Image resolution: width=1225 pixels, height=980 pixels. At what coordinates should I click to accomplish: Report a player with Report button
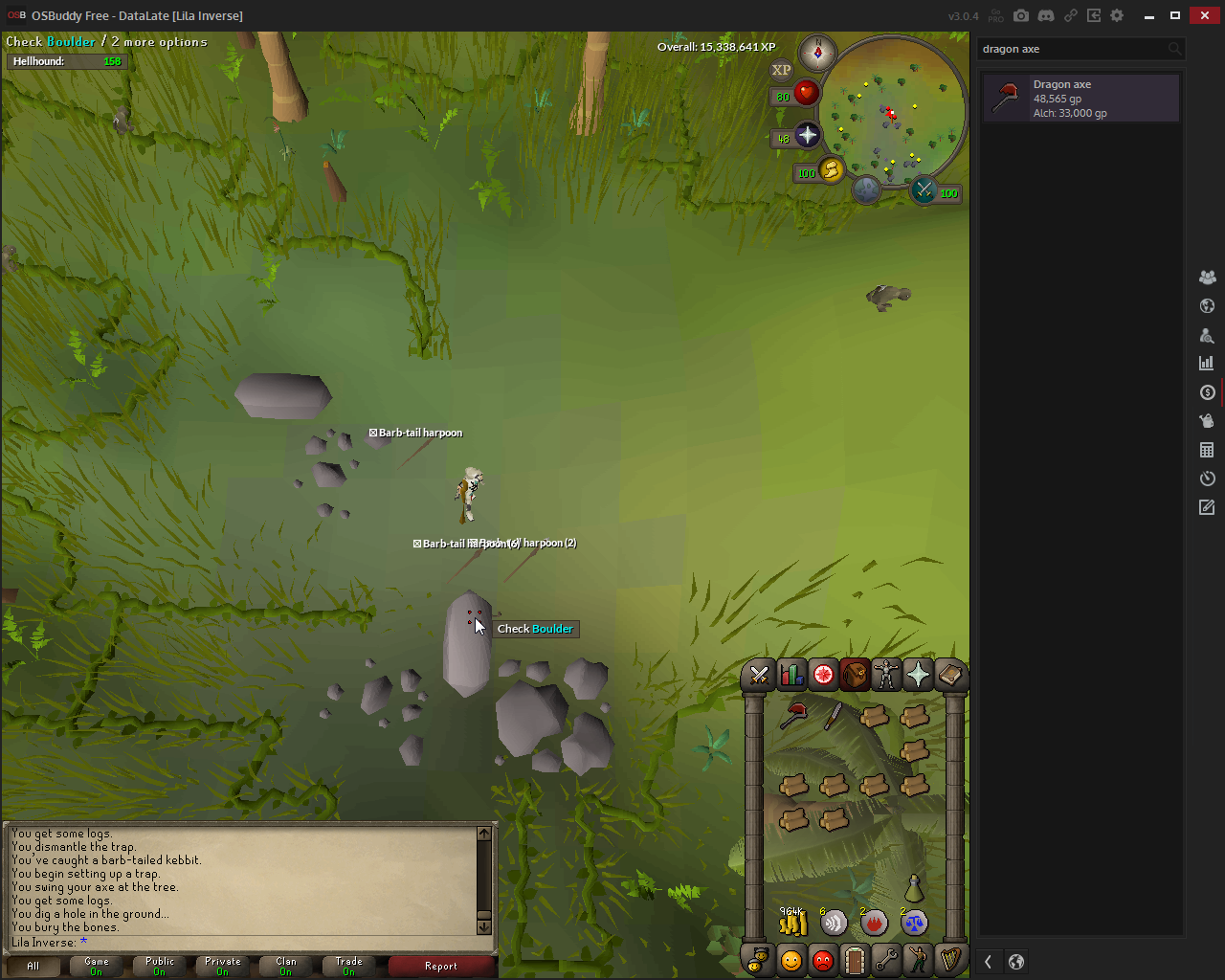coord(441,967)
